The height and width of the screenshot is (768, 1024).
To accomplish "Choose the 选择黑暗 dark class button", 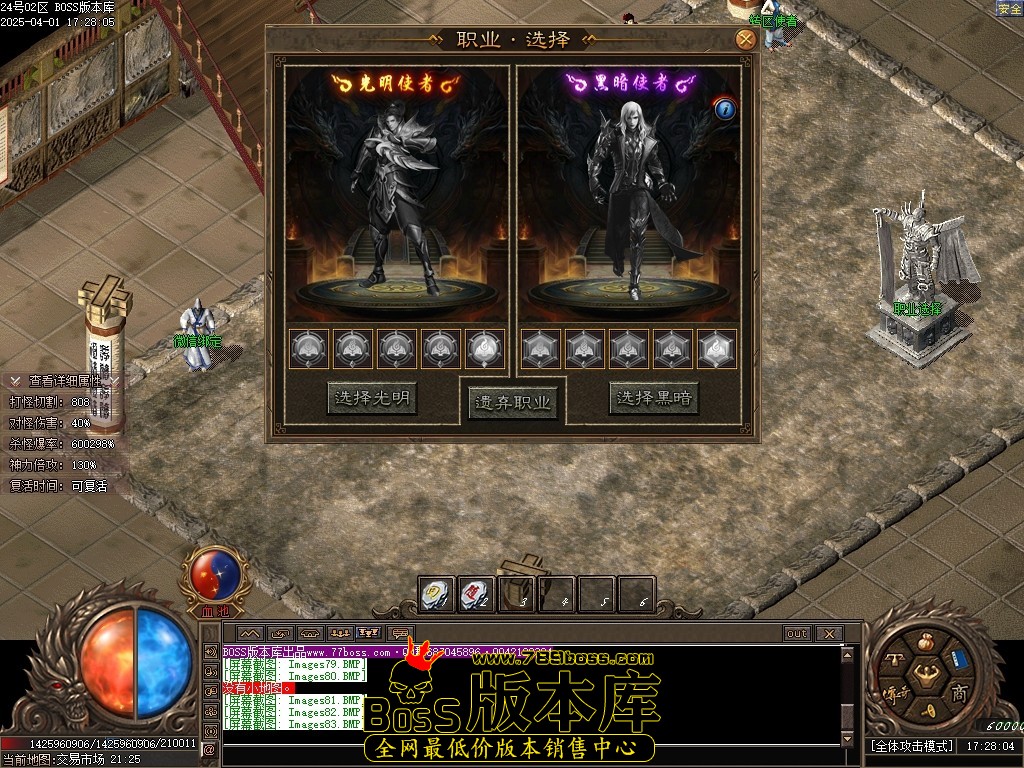I will (654, 398).
